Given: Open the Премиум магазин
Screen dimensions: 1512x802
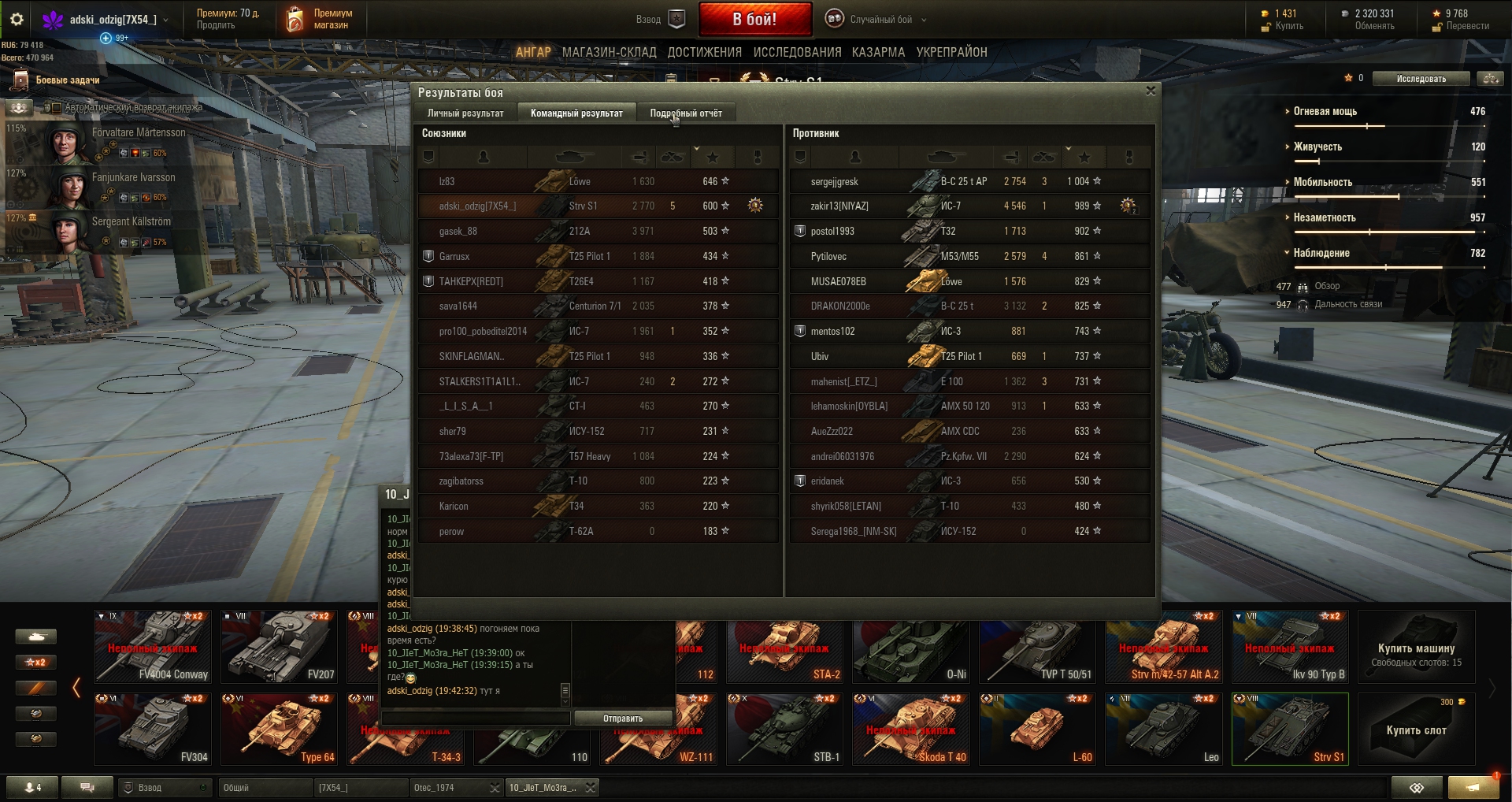Looking at the screenshot, I should [320, 20].
